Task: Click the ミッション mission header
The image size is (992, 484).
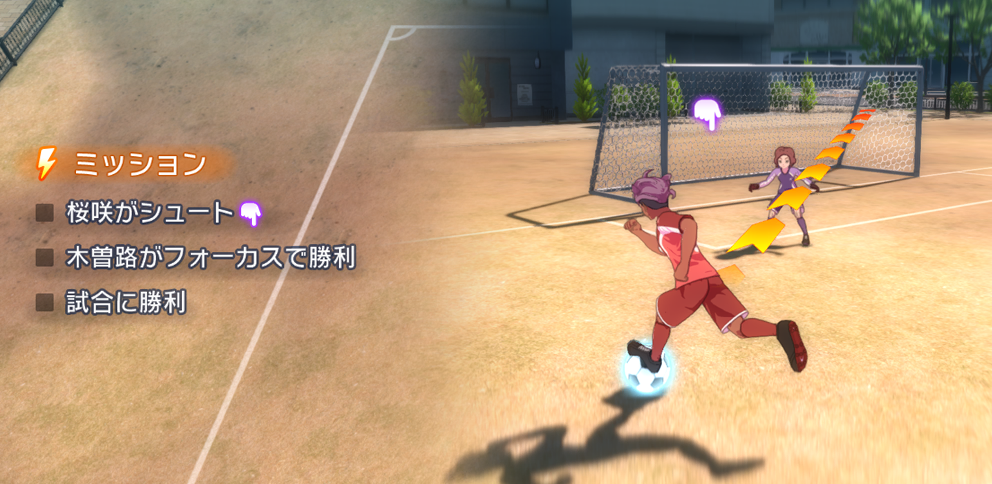Action: pyautogui.click(x=138, y=163)
